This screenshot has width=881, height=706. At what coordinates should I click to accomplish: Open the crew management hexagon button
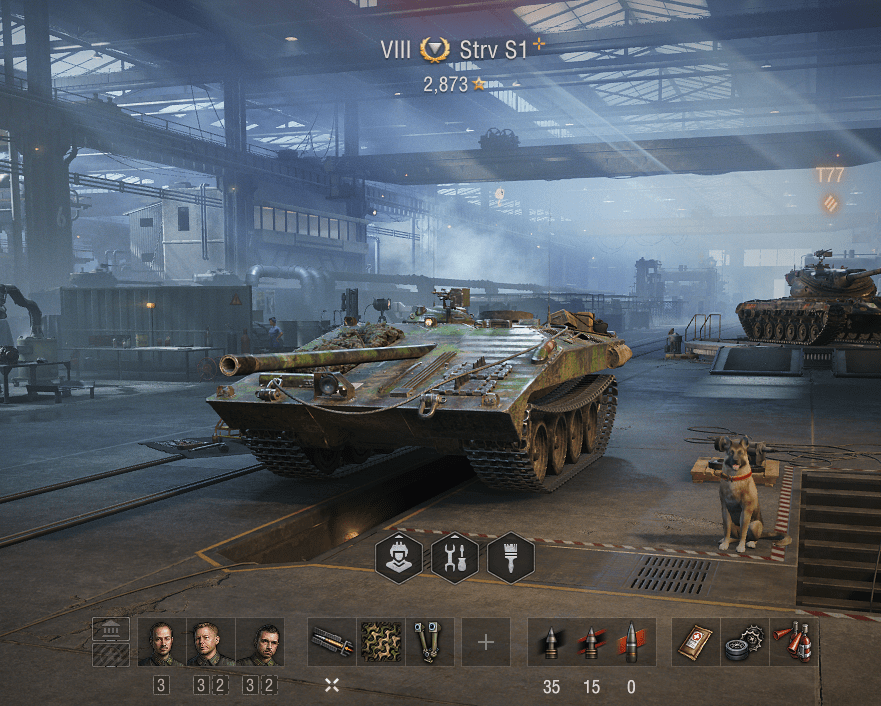[399, 558]
